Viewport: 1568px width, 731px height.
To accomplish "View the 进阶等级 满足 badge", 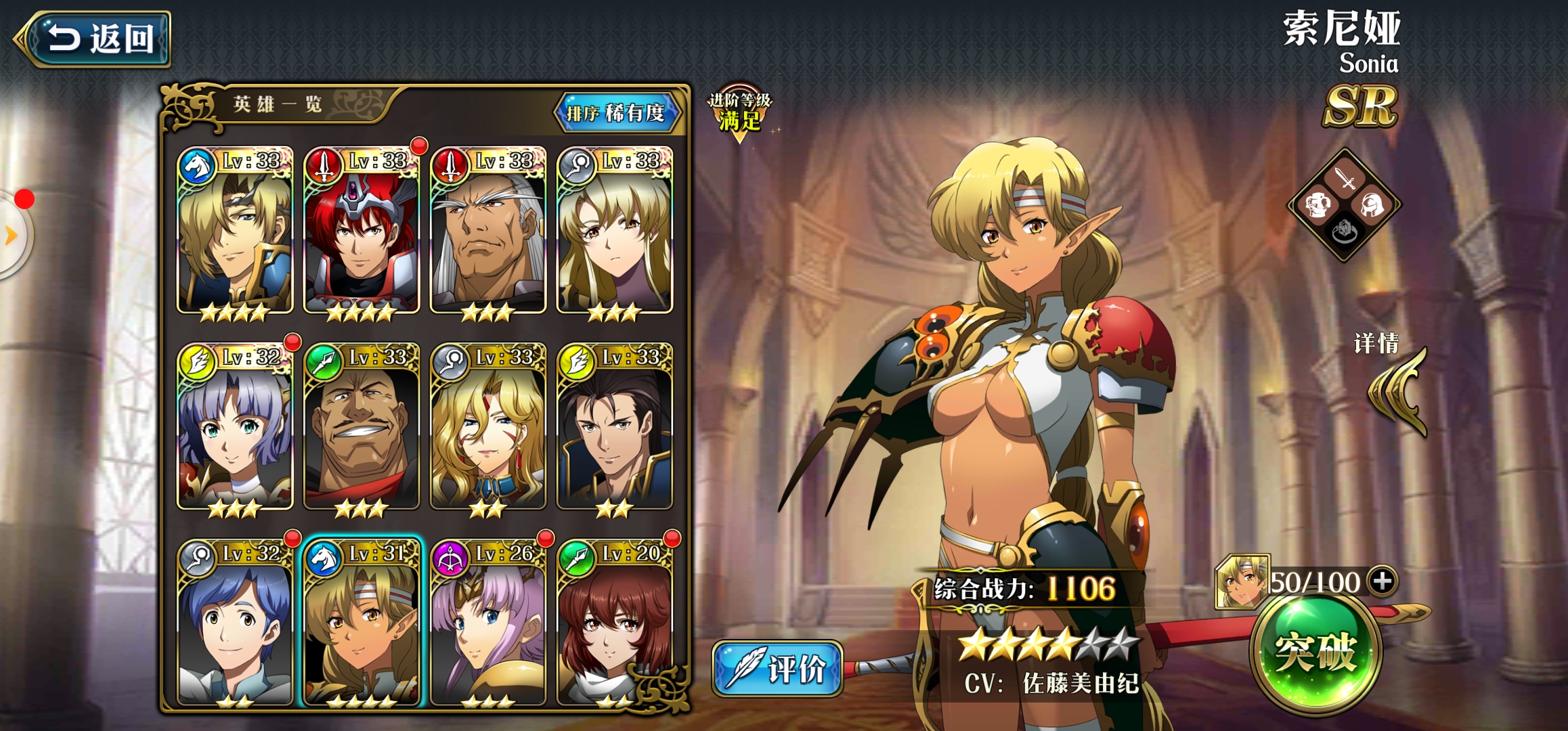I will (x=739, y=113).
